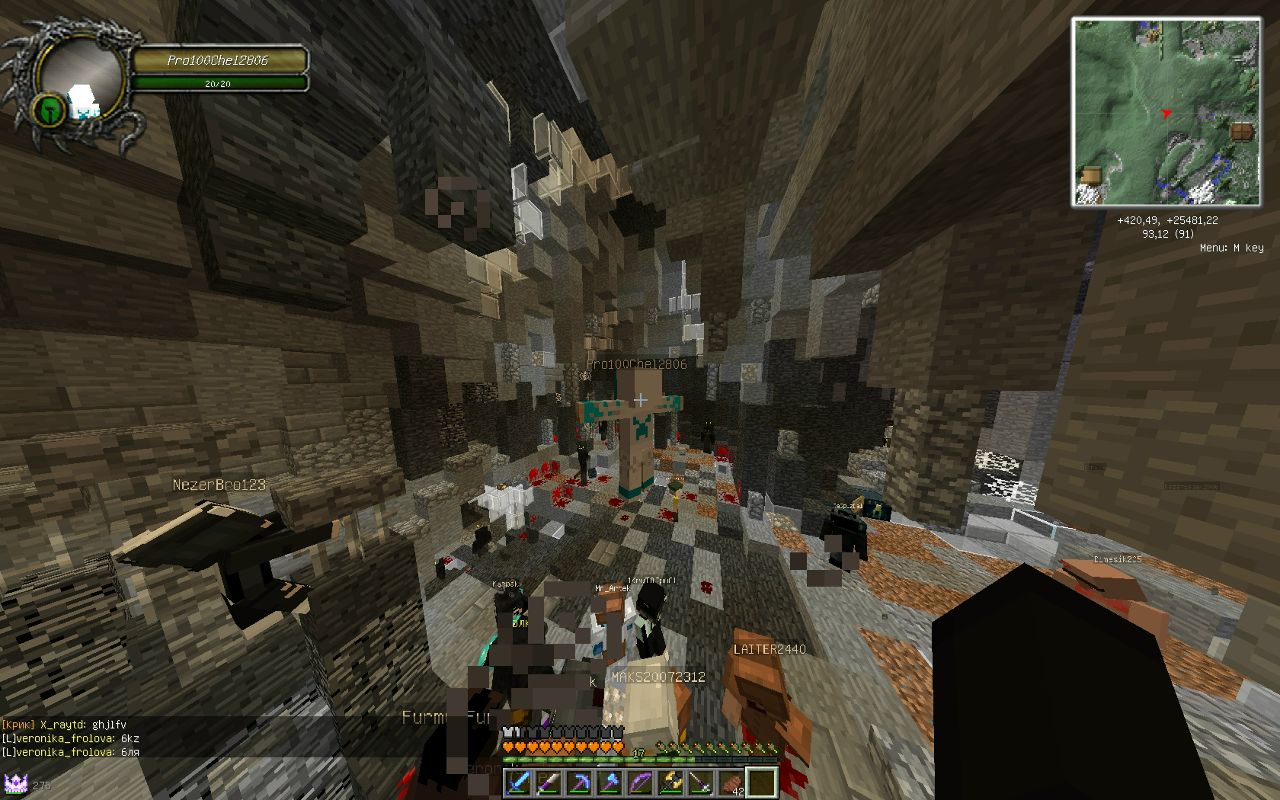This screenshot has width=1280, height=800.
Task: Choose the dark staff hotbar slot
Action: coord(701,782)
